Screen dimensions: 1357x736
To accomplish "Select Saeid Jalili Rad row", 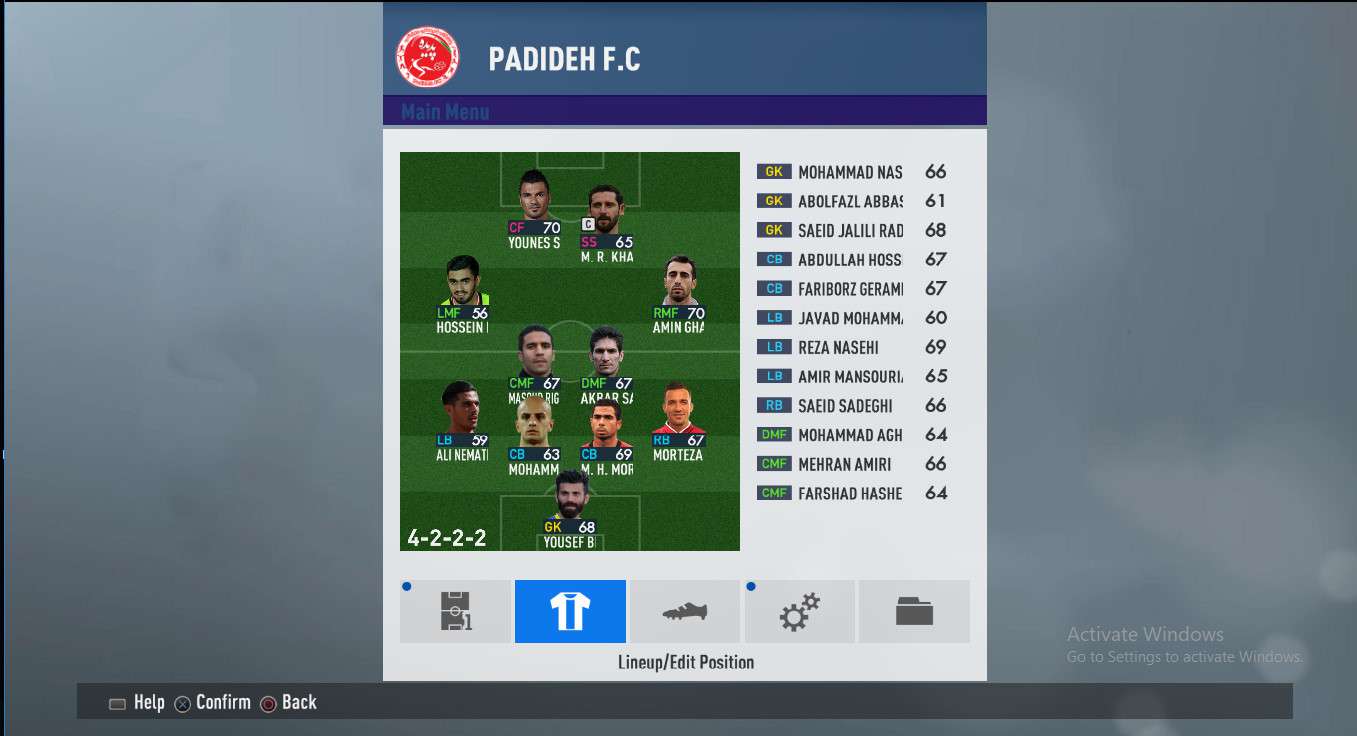I will pos(850,230).
